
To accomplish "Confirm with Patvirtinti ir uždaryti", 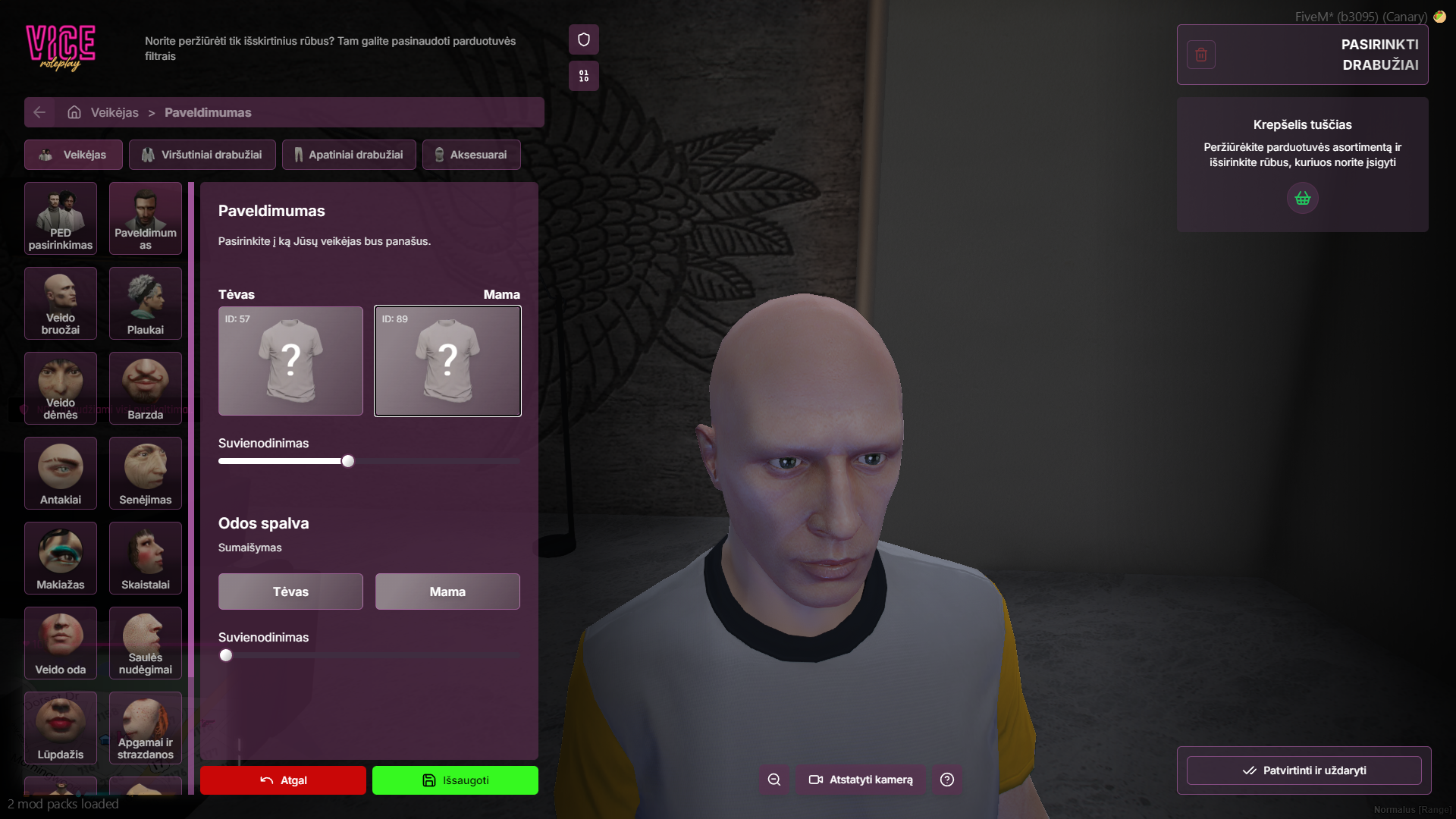I will [1304, 770].
